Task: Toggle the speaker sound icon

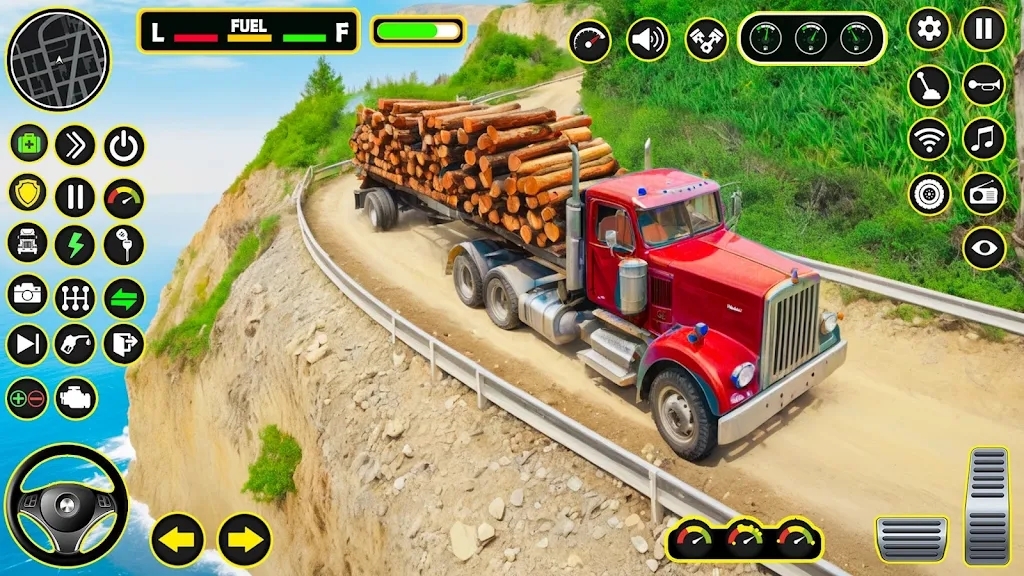Action: click(648, 40)
